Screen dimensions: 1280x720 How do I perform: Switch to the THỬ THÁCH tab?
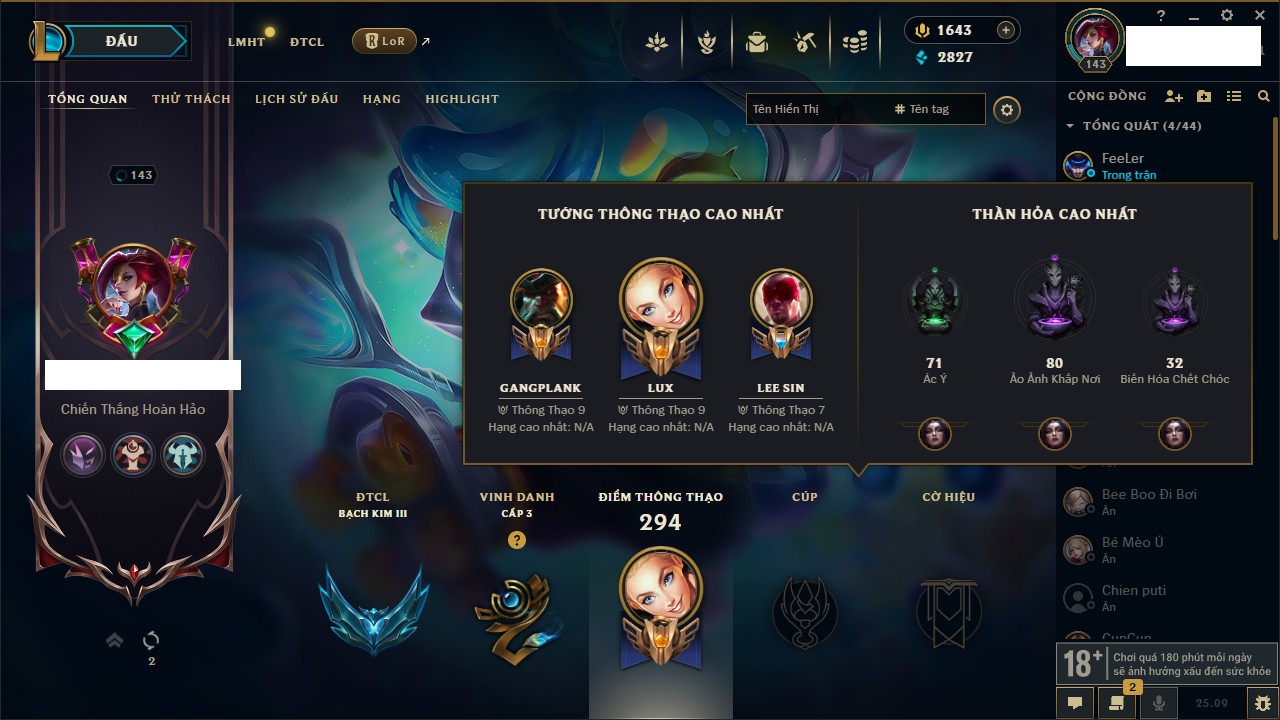coord(191,99)
